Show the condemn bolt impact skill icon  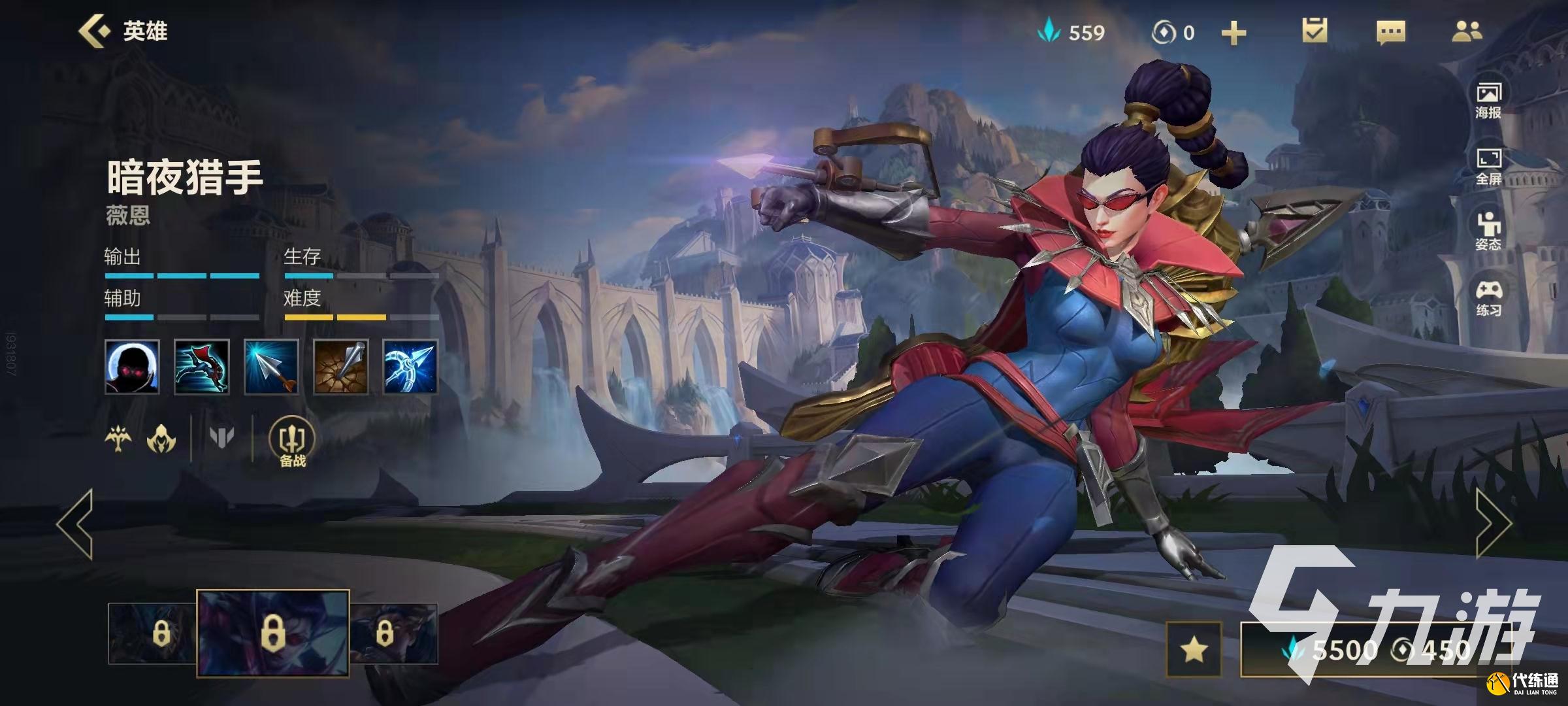coord(340,367)
